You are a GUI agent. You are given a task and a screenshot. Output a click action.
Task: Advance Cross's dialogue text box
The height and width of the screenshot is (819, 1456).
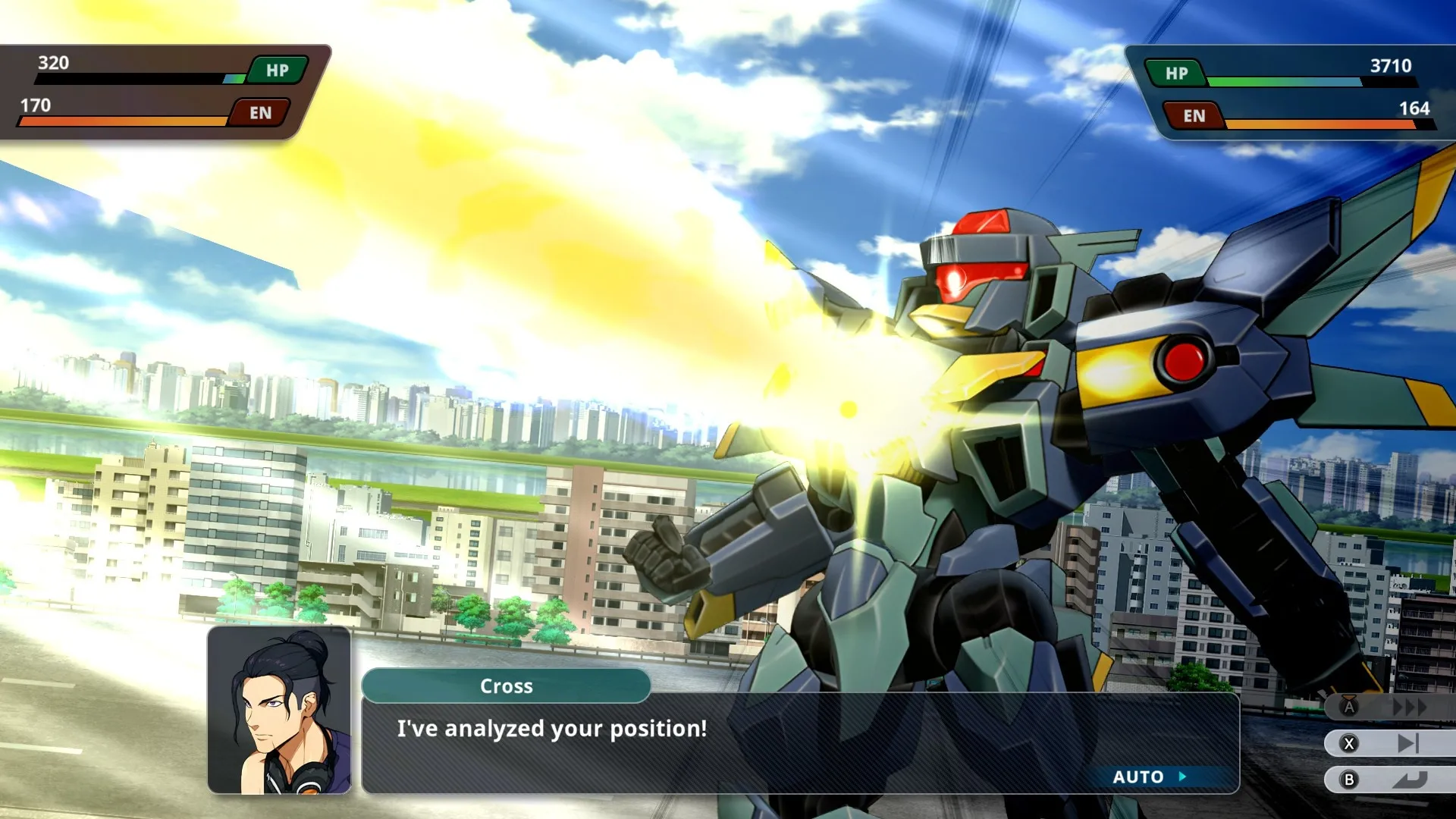coord(799,742)
